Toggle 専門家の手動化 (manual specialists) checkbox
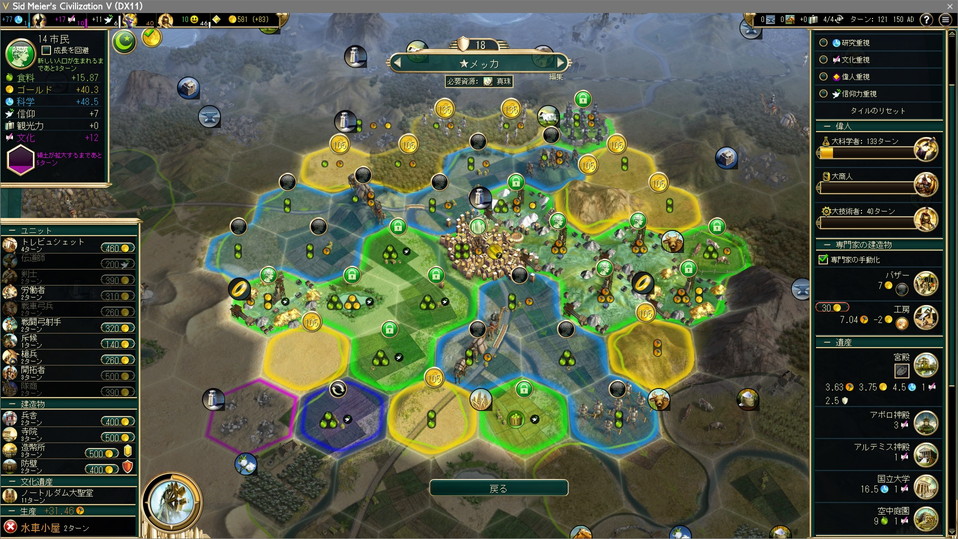This screenshot has width=958, height=539. coord(824,260)
